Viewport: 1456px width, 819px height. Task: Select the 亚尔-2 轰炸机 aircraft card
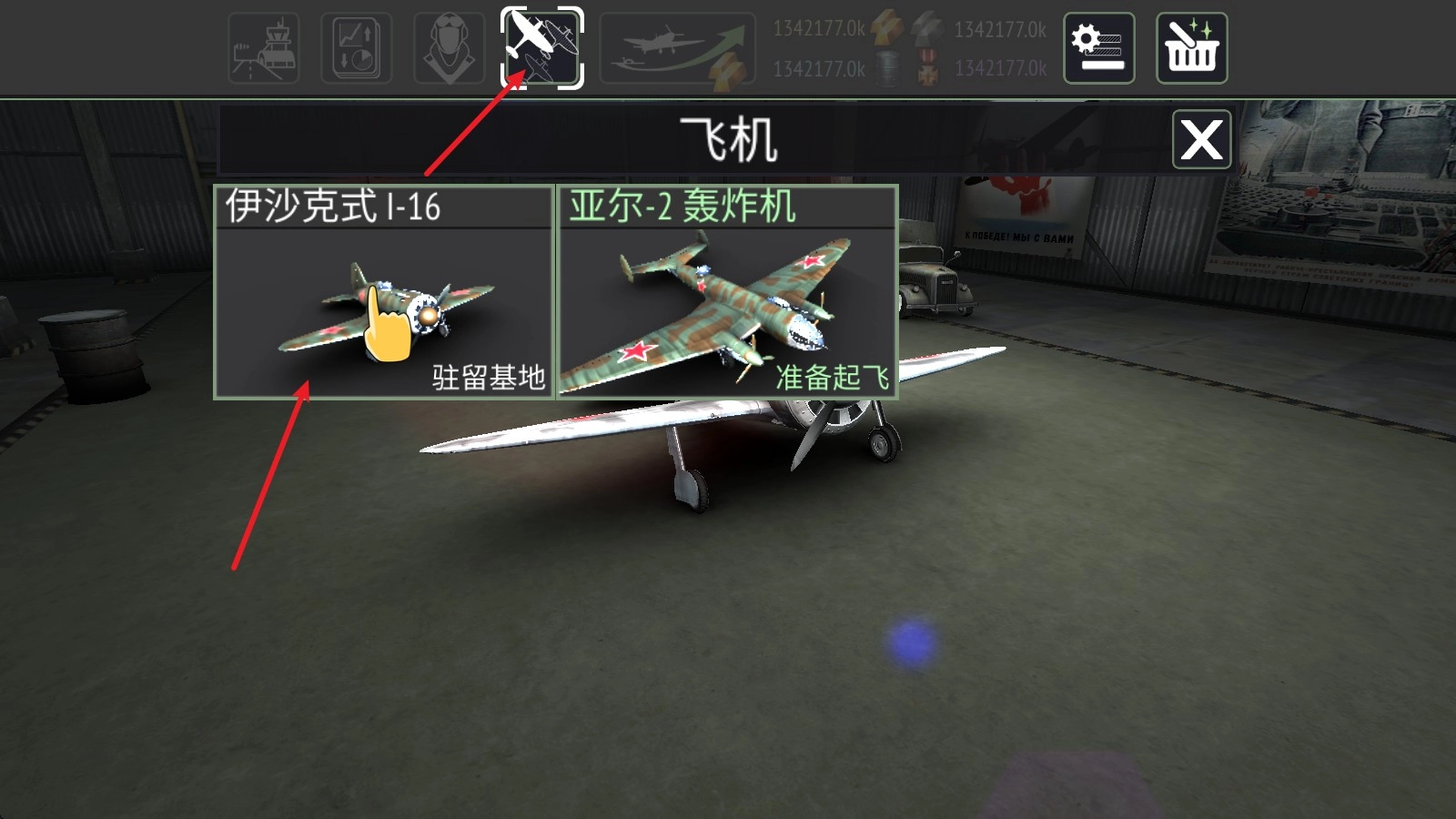[x=728, y=291]
